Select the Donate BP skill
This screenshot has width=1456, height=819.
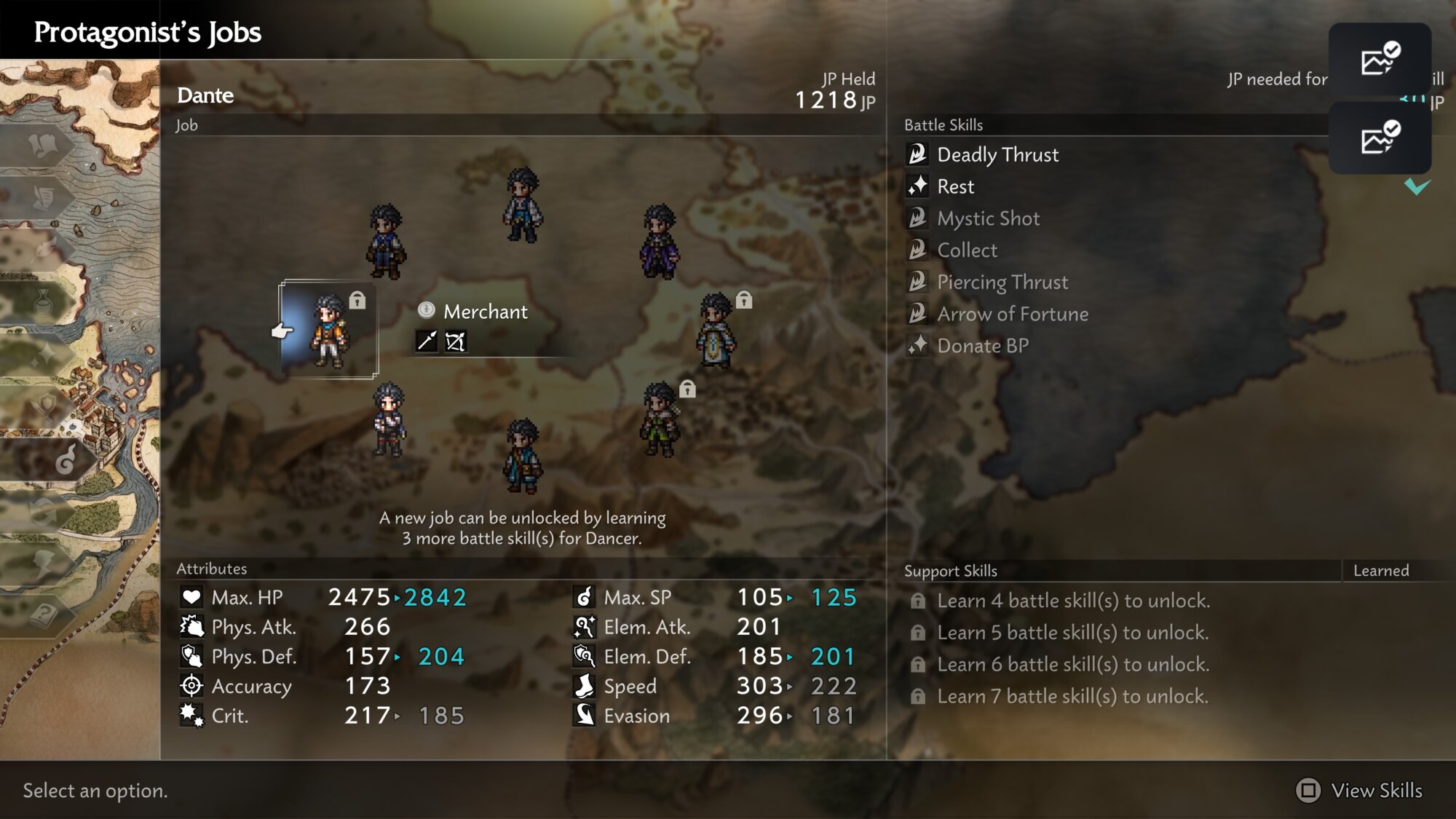point(983,346)
